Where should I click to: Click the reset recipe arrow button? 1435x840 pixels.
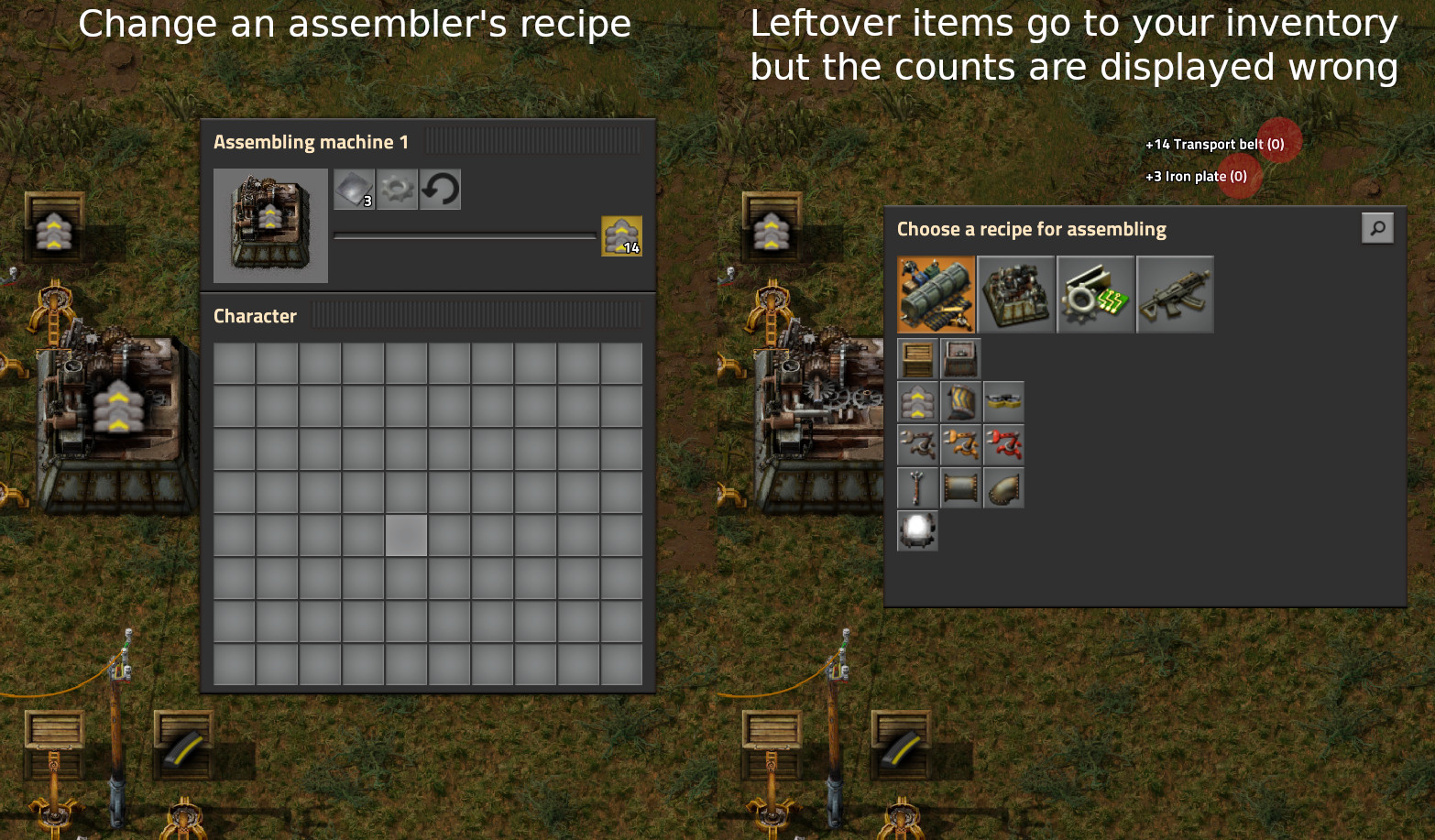(x=440, y=190)
